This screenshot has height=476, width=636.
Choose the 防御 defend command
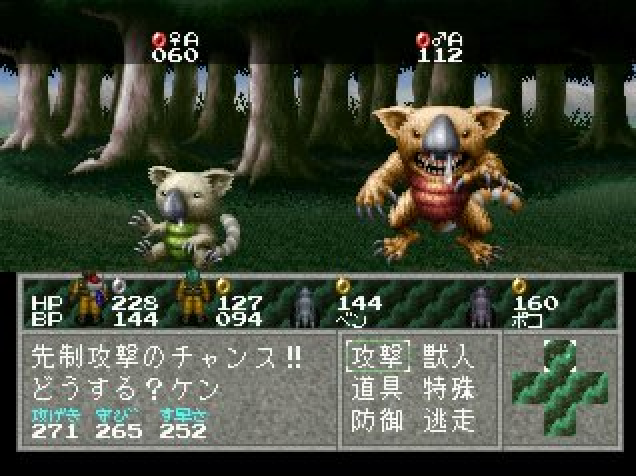pos(374,421)
